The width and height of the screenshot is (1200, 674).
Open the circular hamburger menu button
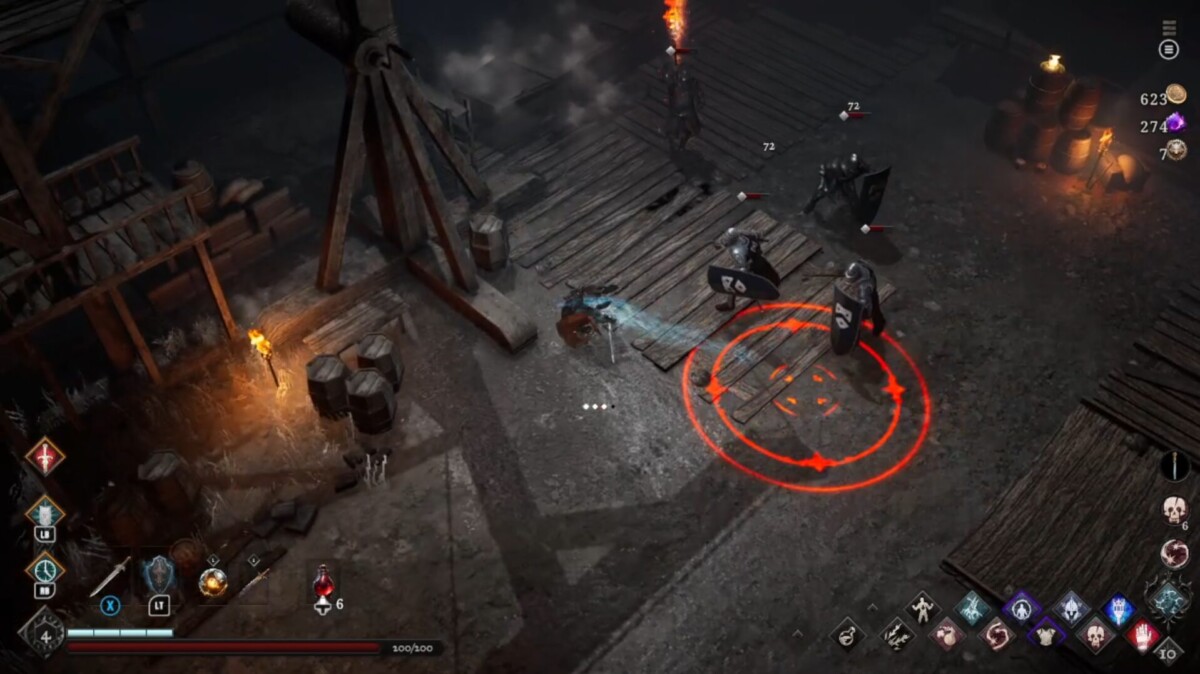(1168, 49)
